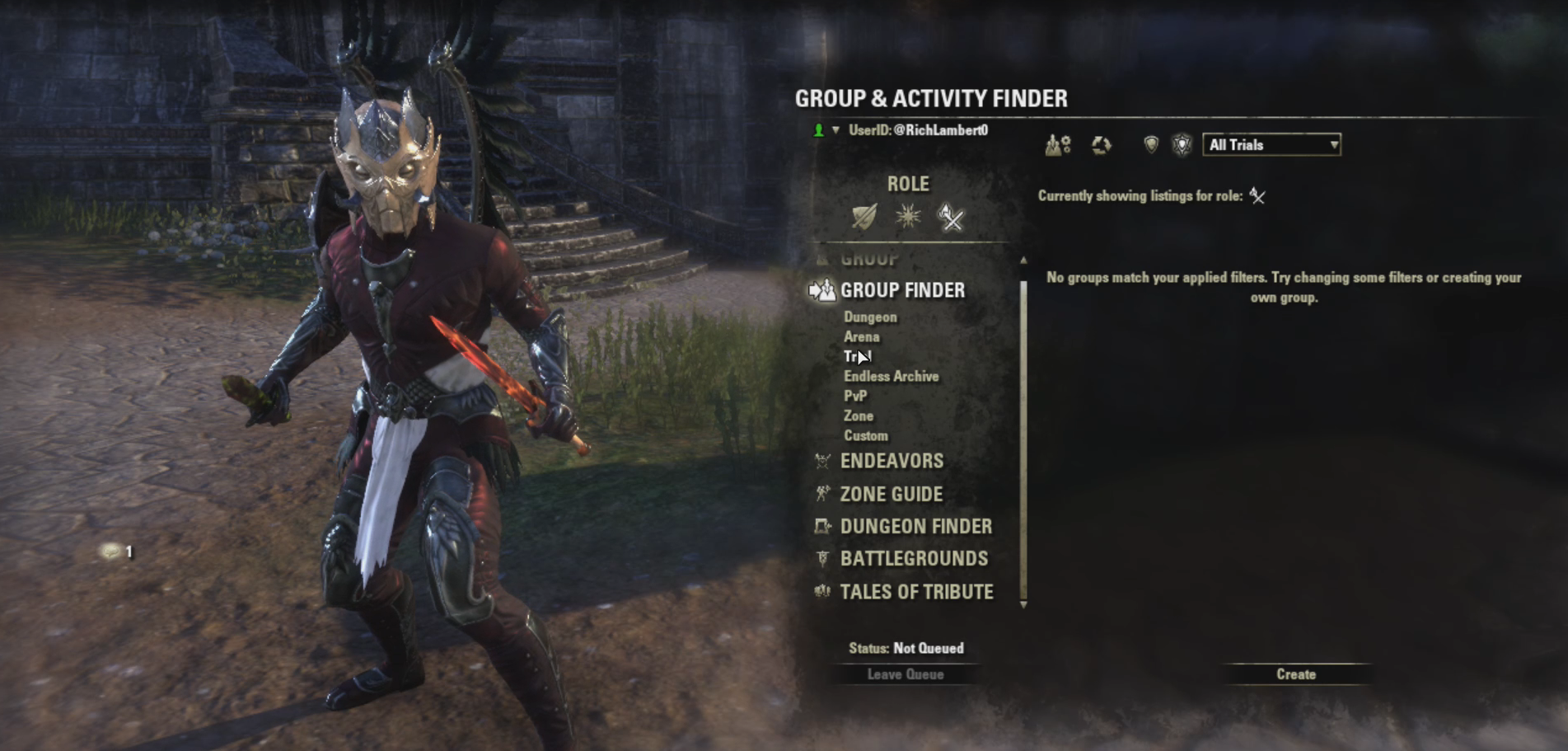Toggle the normal difficulty shield filter

(x=1151, y=145)
